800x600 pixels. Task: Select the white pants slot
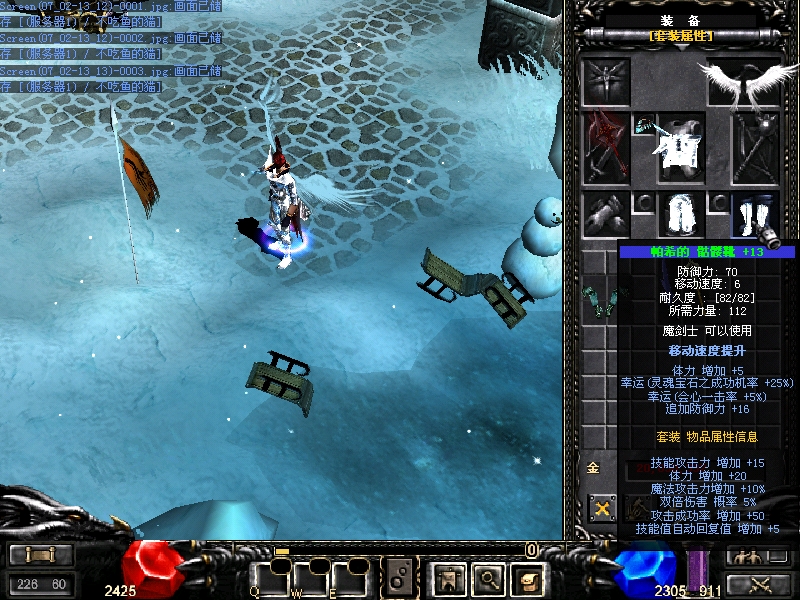point(681,214)
